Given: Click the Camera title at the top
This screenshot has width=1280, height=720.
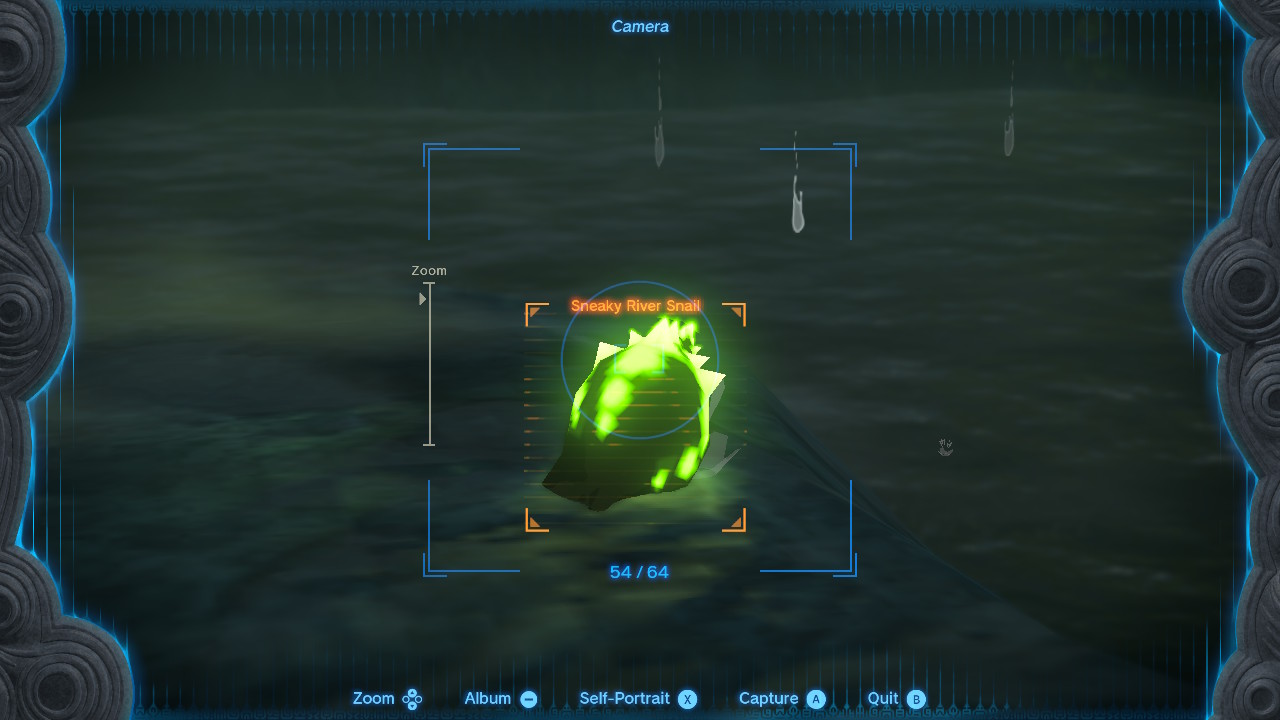Looking at the screenshot, I should 640,26.
